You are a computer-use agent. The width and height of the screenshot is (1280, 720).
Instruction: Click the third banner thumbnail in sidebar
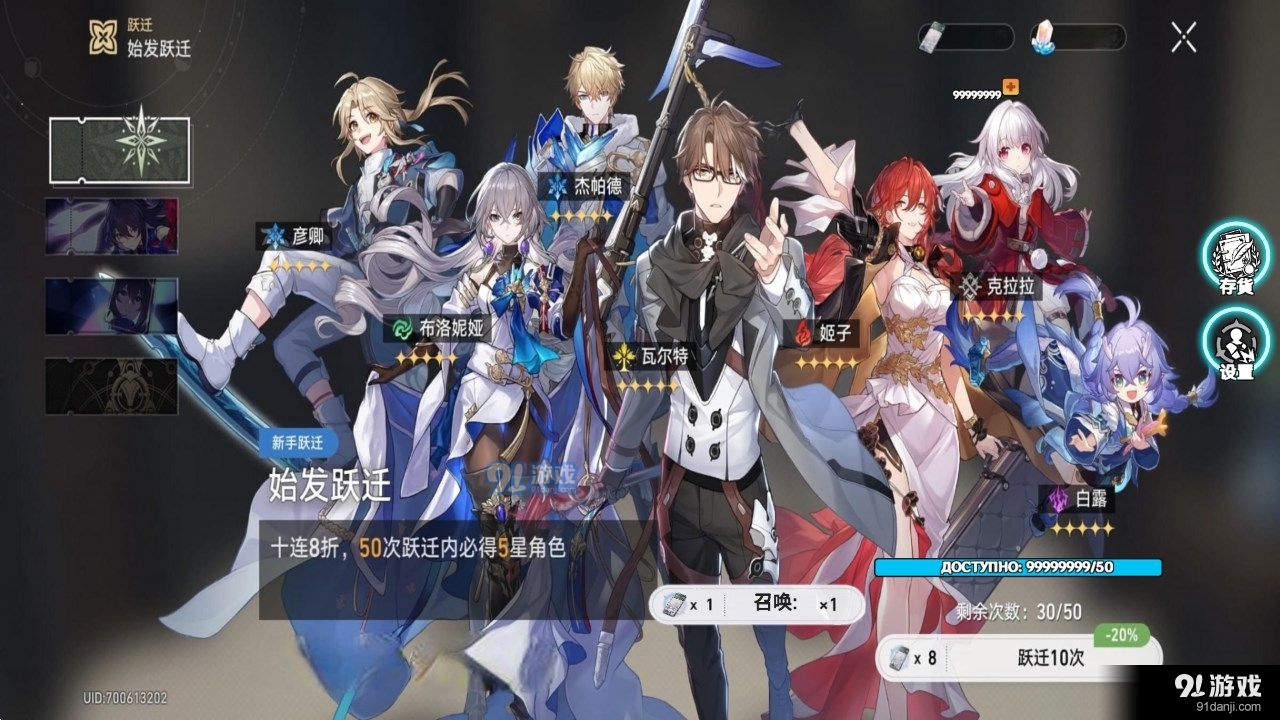pyautogui.click(x=110, y=307)
